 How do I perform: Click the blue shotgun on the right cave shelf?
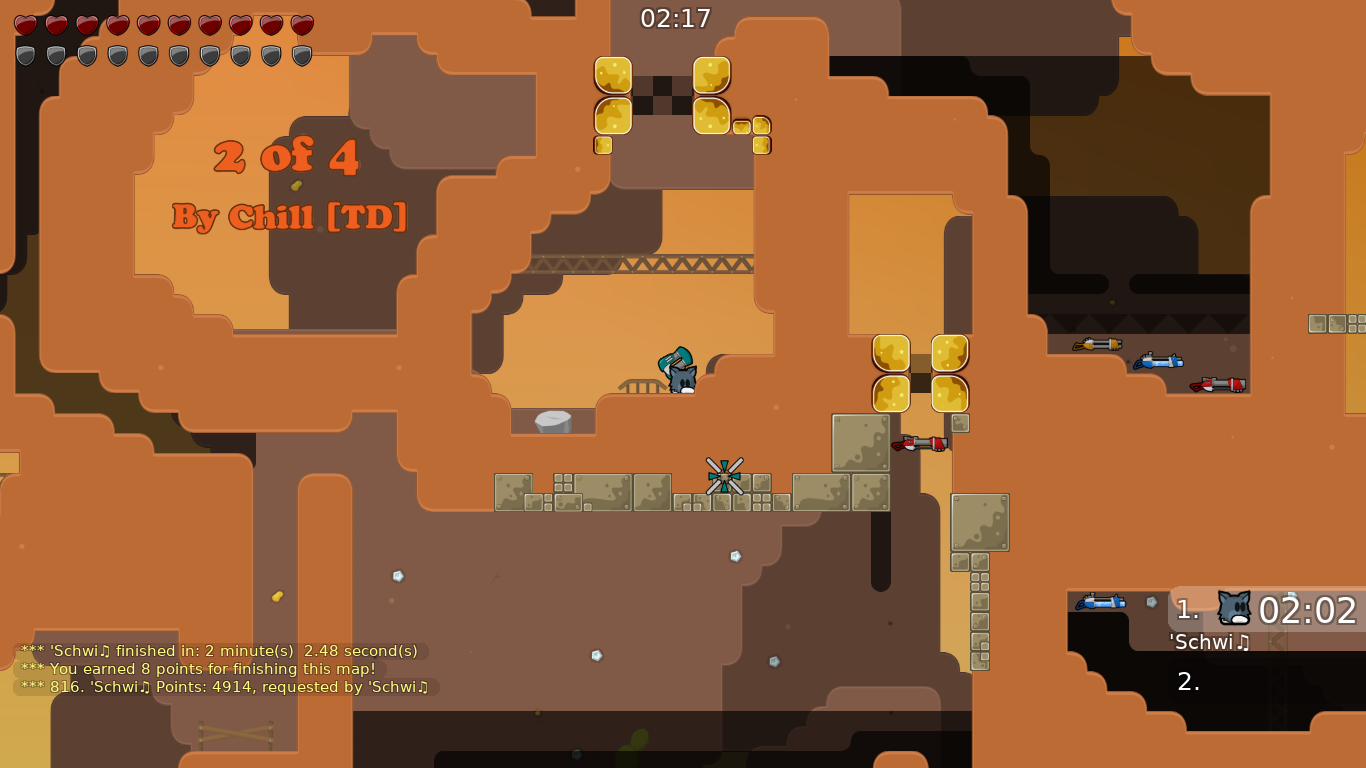tap(1160, 363)
